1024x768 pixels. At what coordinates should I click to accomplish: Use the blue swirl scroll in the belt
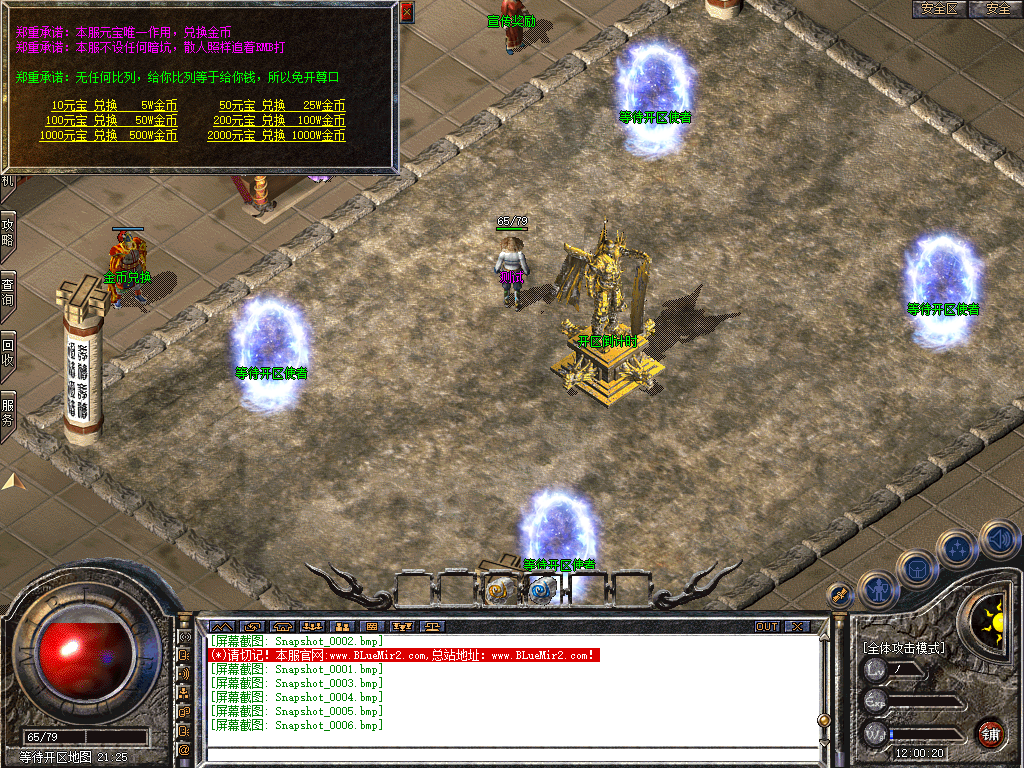541,590
